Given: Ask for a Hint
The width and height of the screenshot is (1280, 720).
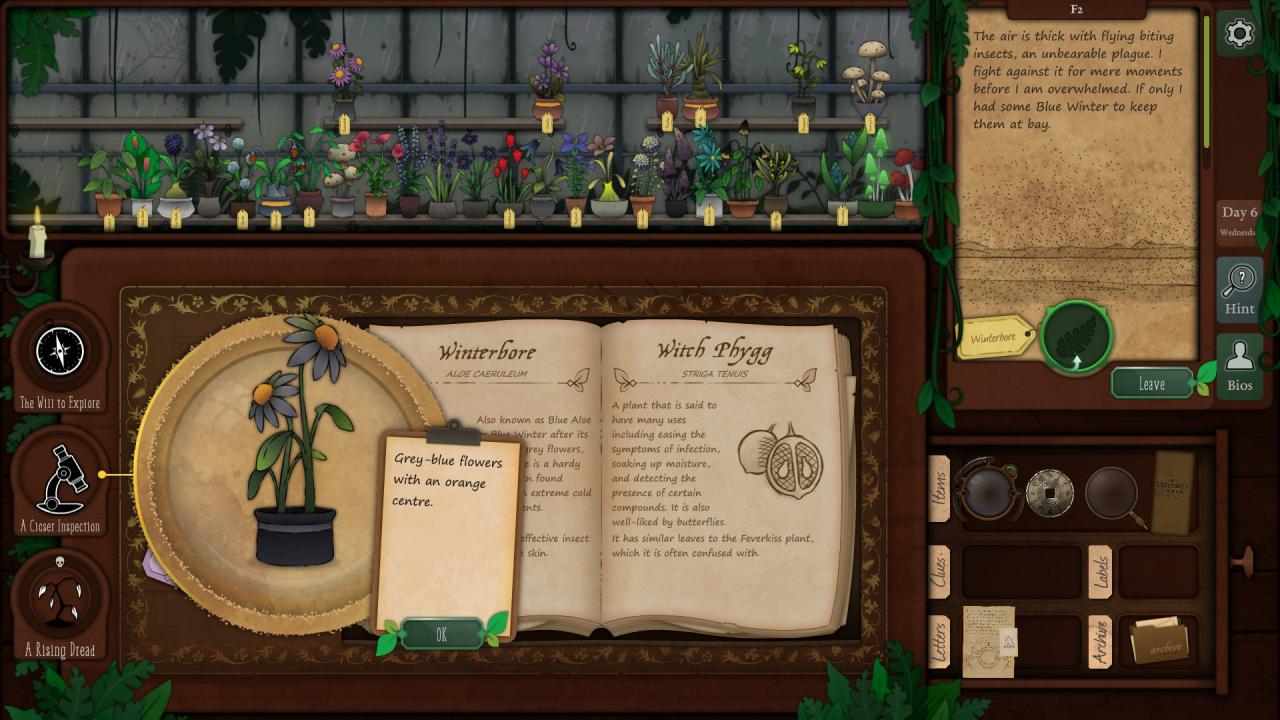Looking at the screenshot, I should coord(1239,290).
